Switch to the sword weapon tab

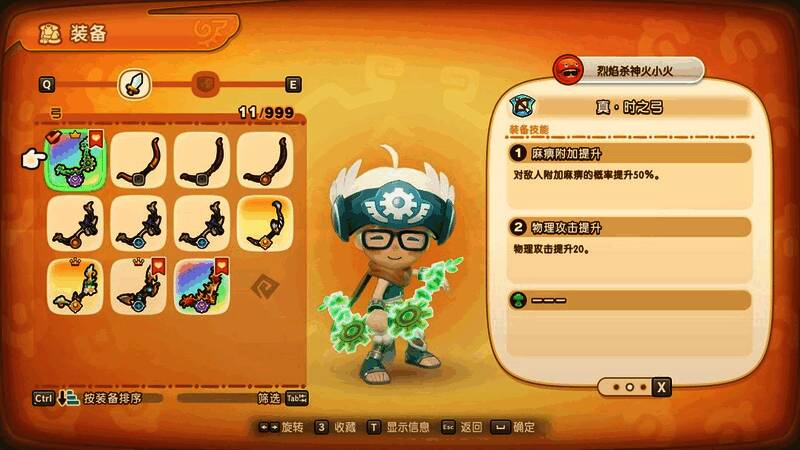132,84
